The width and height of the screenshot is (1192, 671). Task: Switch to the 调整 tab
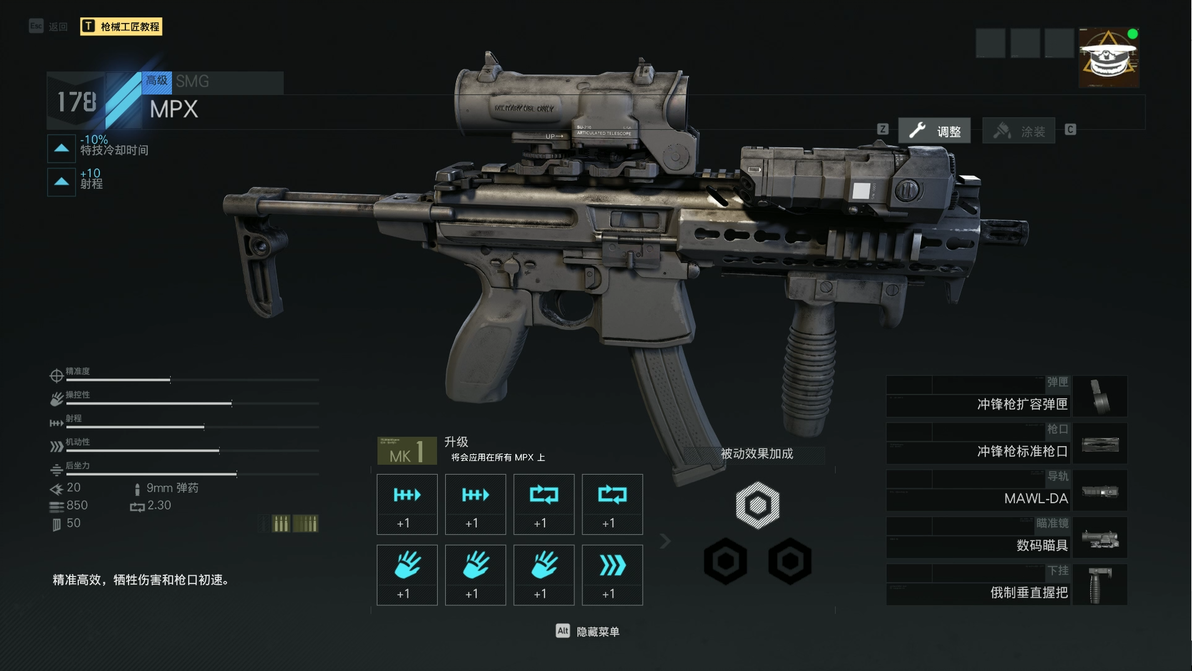click(x=934, y=131)
